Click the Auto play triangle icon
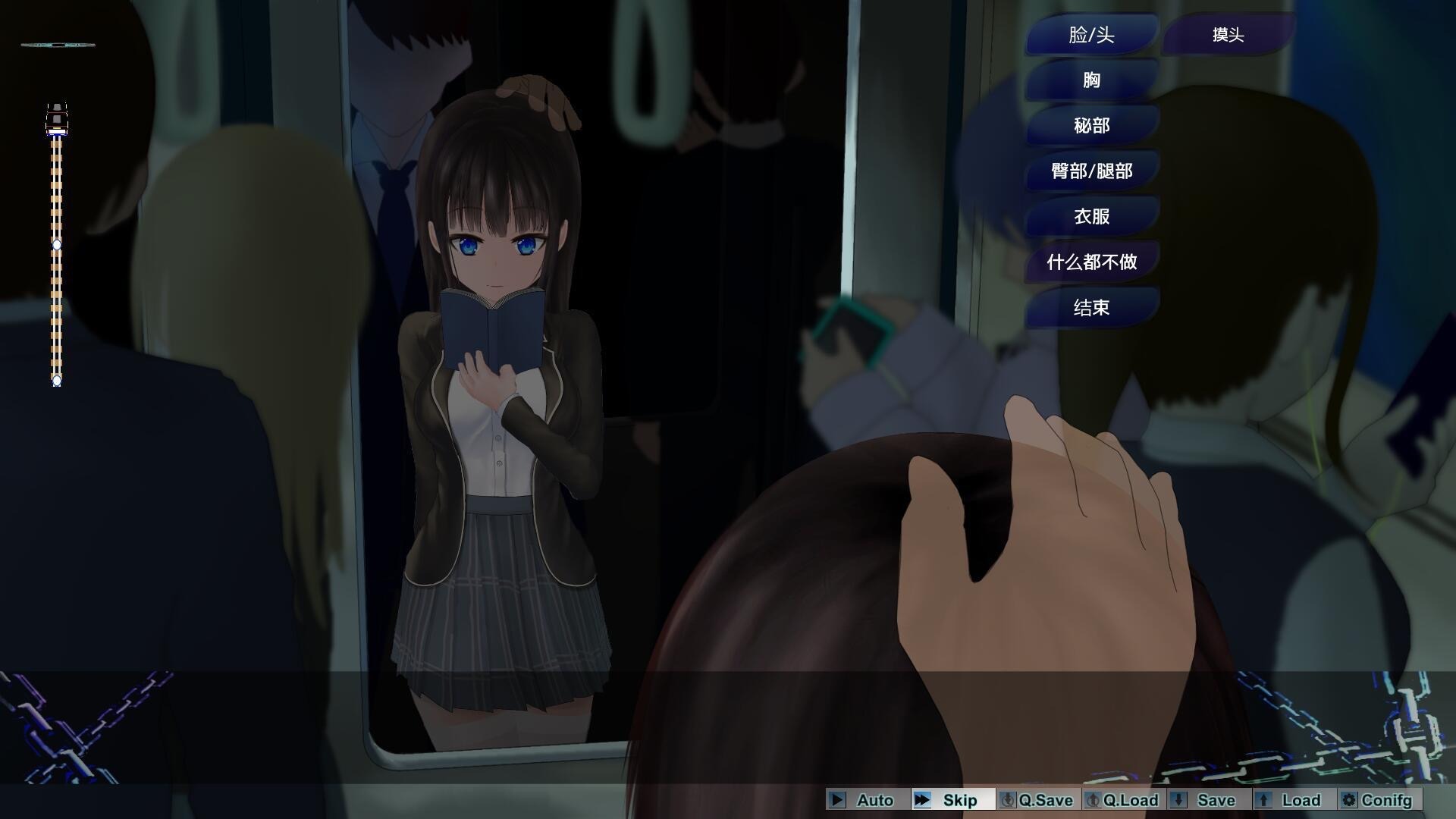The image size is (1456, 819). pos(836,800)
